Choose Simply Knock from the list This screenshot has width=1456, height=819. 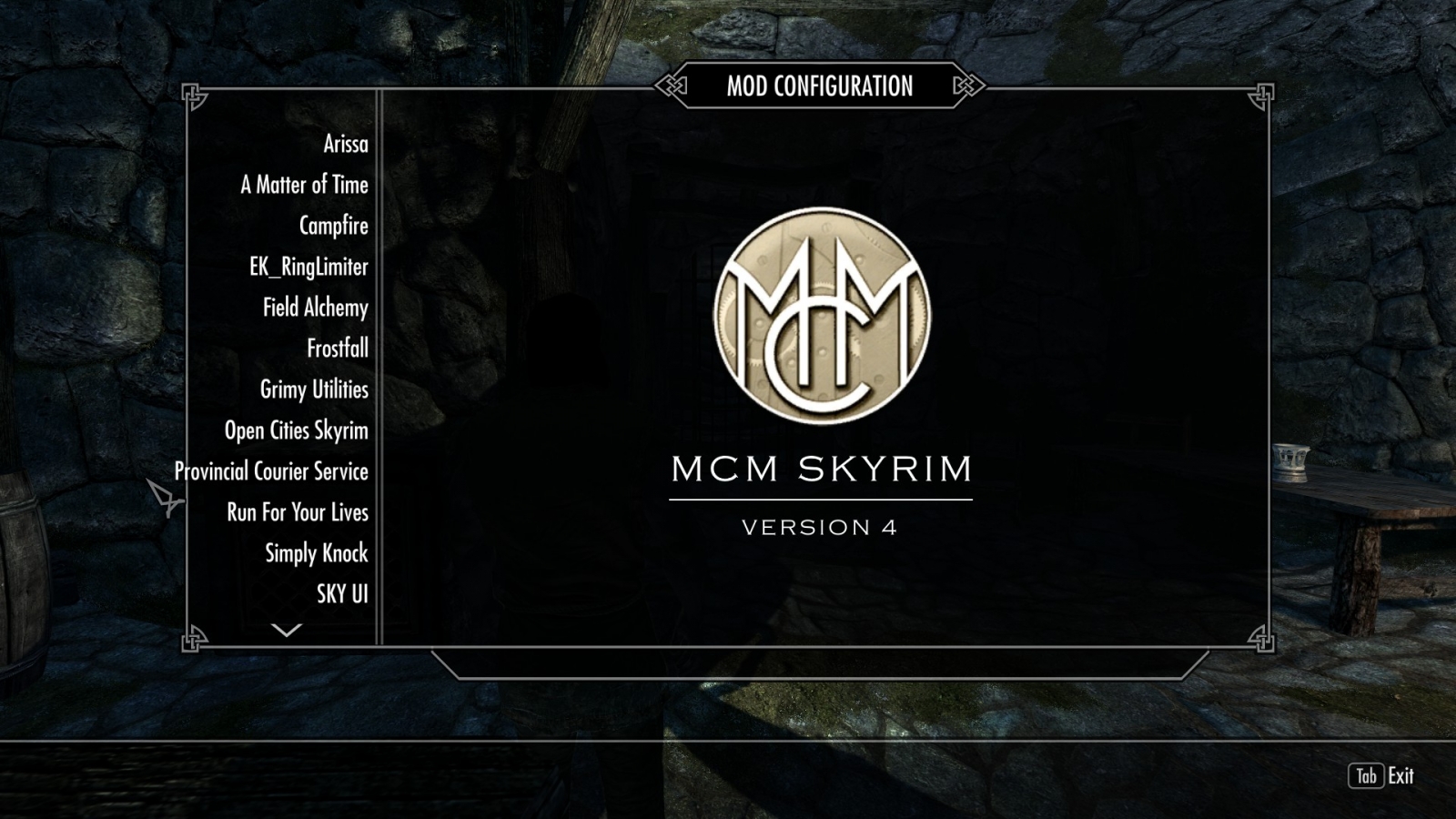tap(316, 553)
